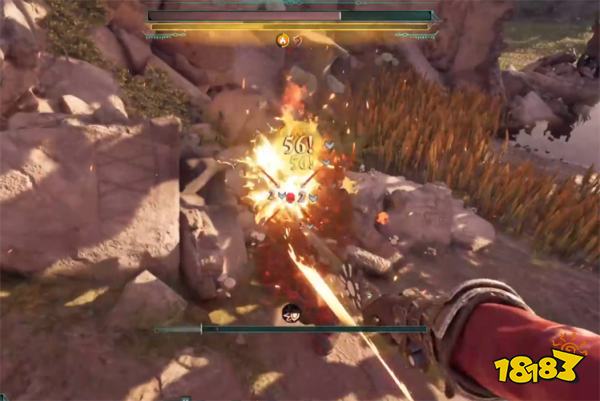Click the flame status icon under boss bar

[x=282, y=40]
